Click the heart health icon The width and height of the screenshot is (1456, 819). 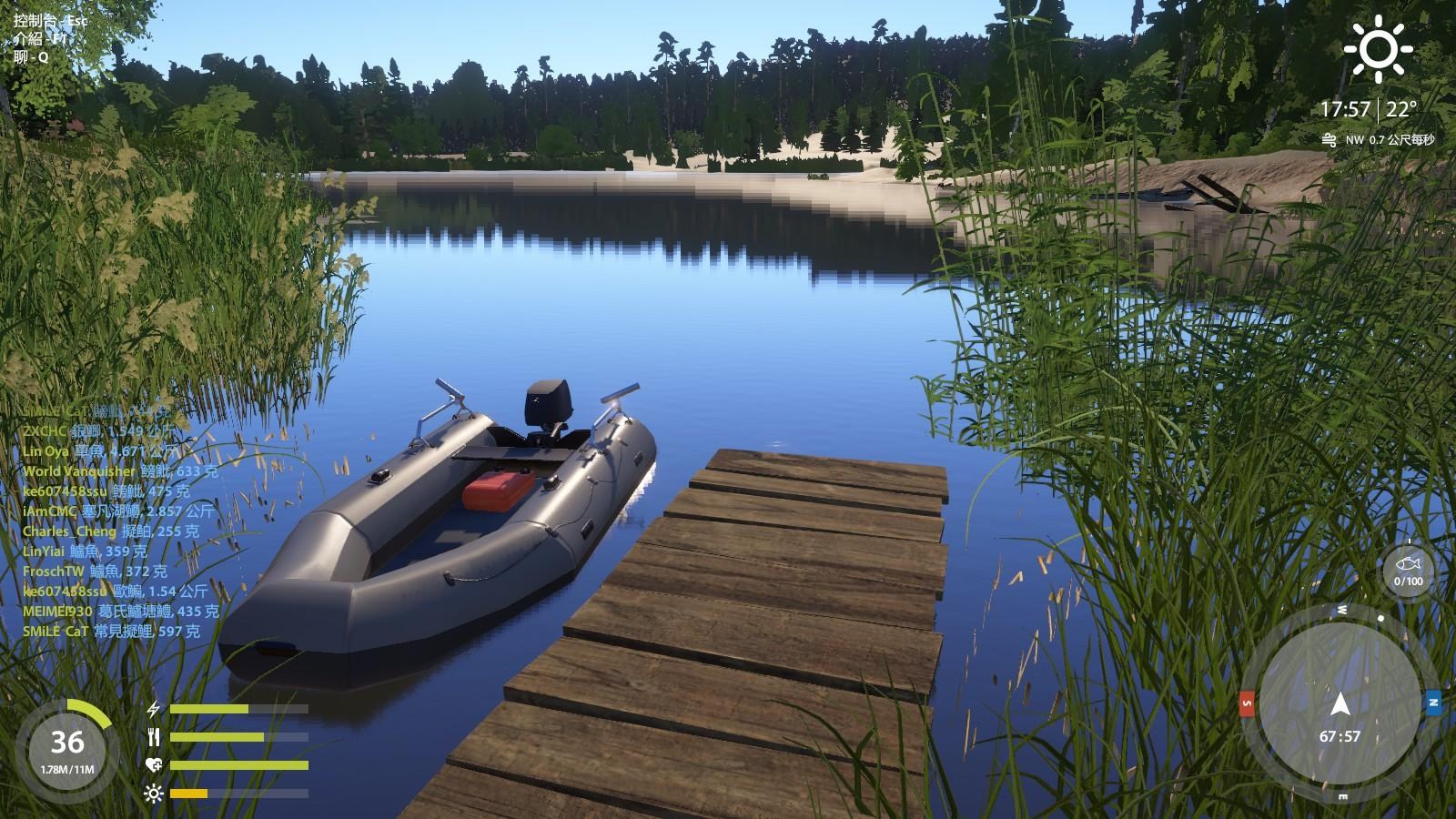pyautogui.click(x=154, y=763)
